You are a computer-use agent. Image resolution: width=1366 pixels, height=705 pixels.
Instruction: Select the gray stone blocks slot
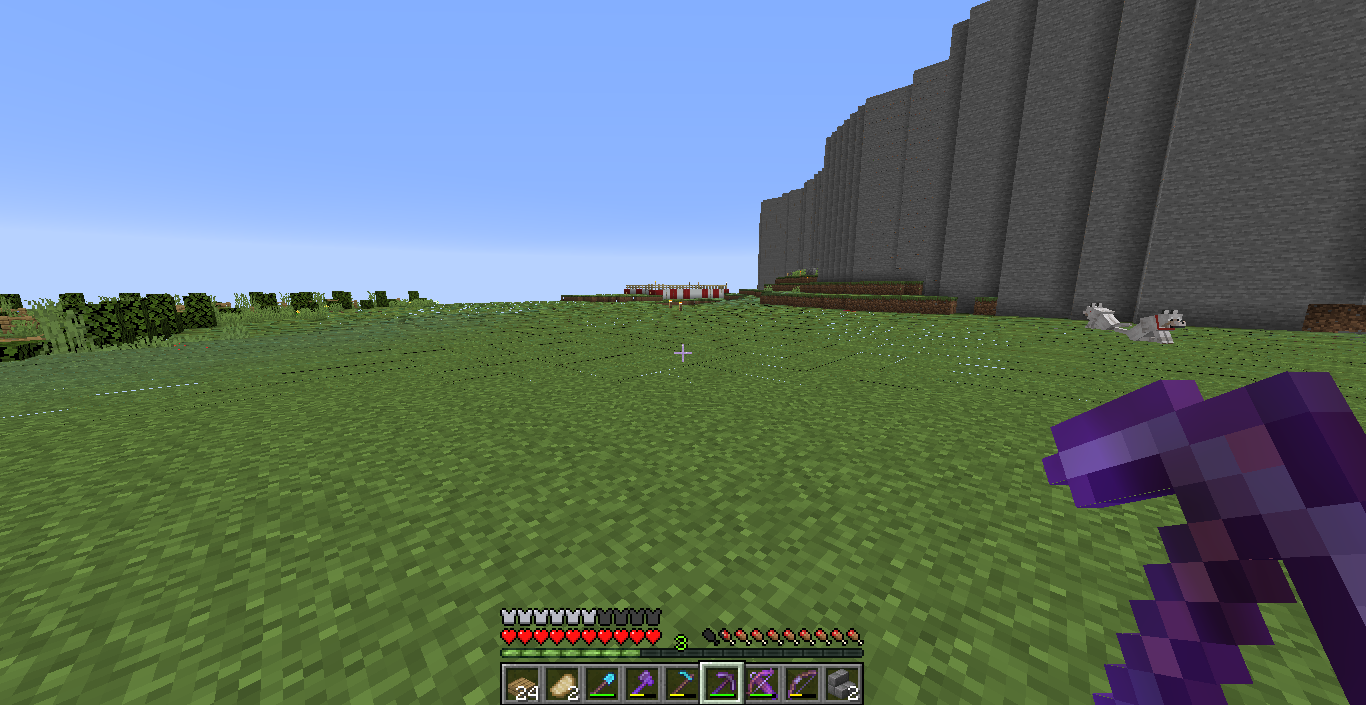[842, 684]
